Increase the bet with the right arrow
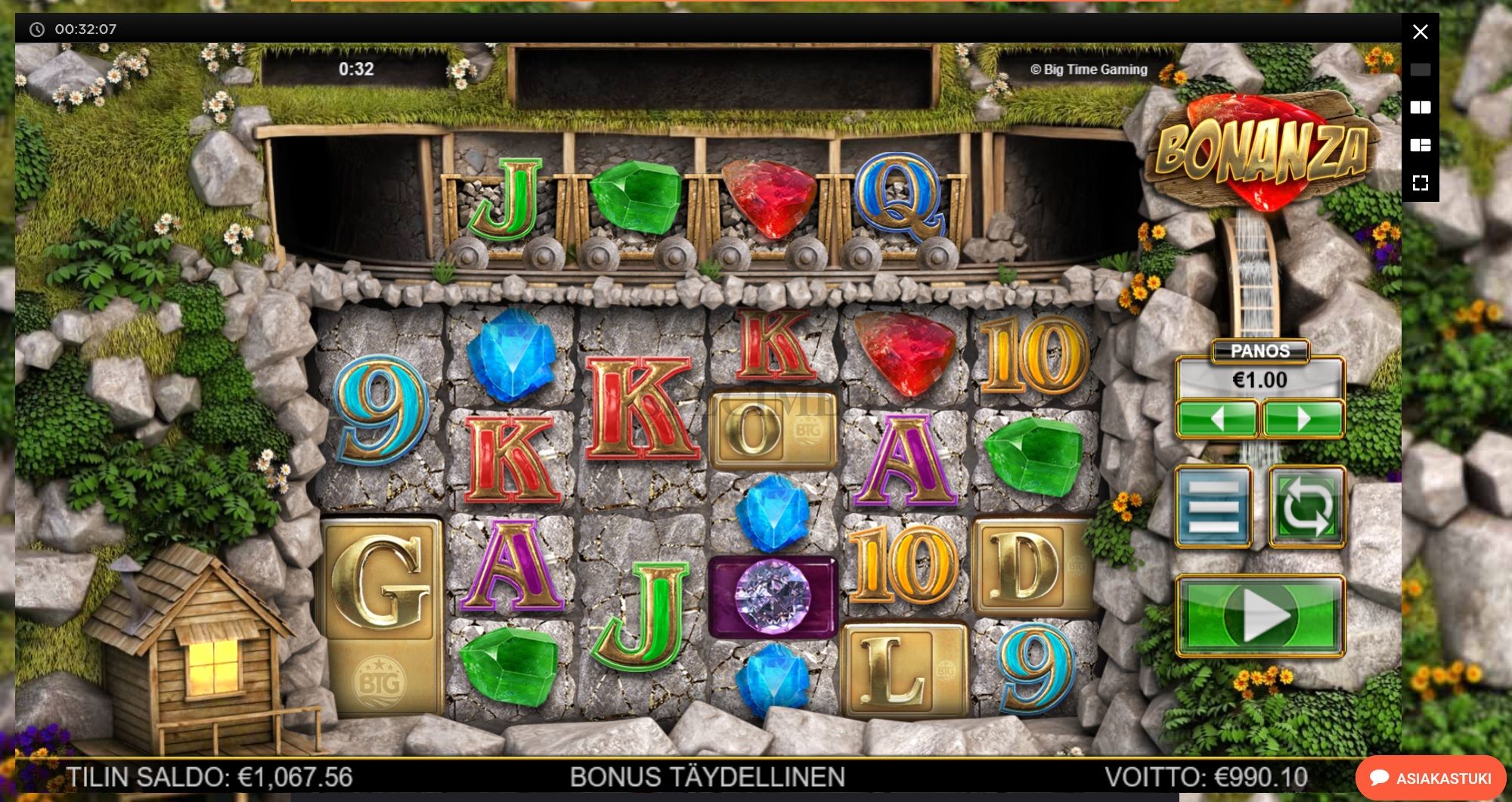 tap(1303, 418)
